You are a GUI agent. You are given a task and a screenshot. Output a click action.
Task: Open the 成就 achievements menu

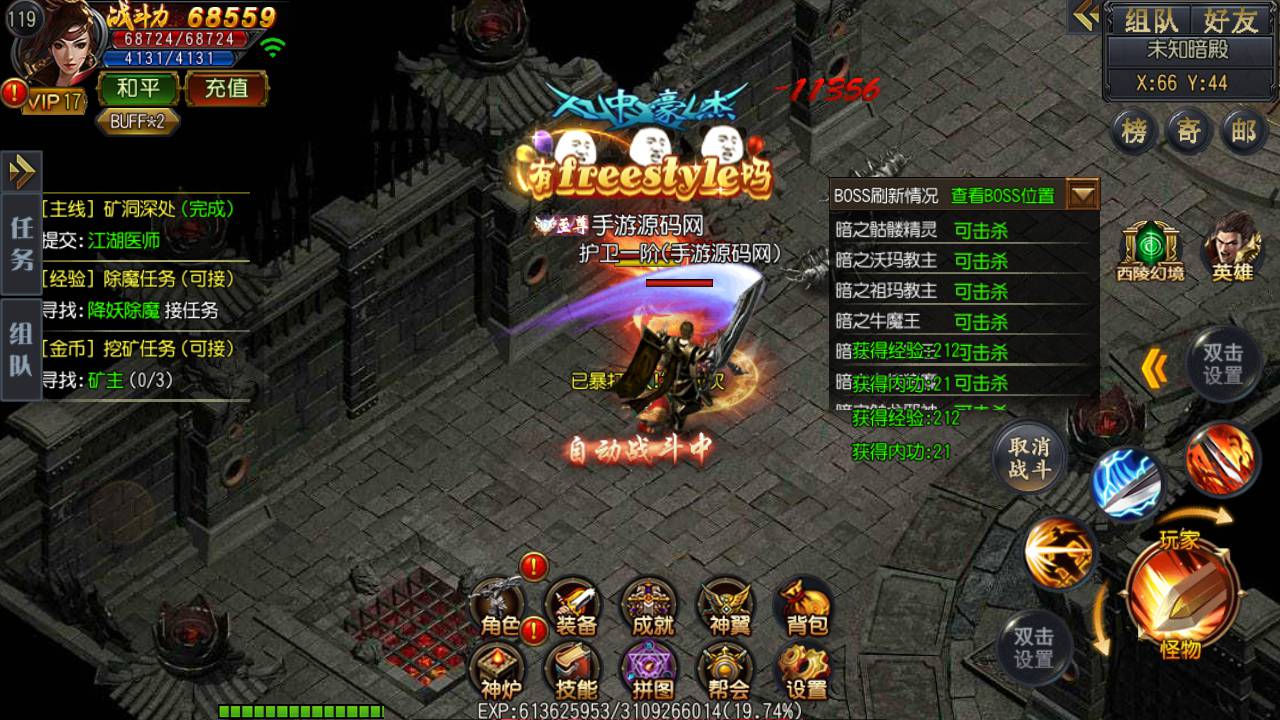point(652,607)
